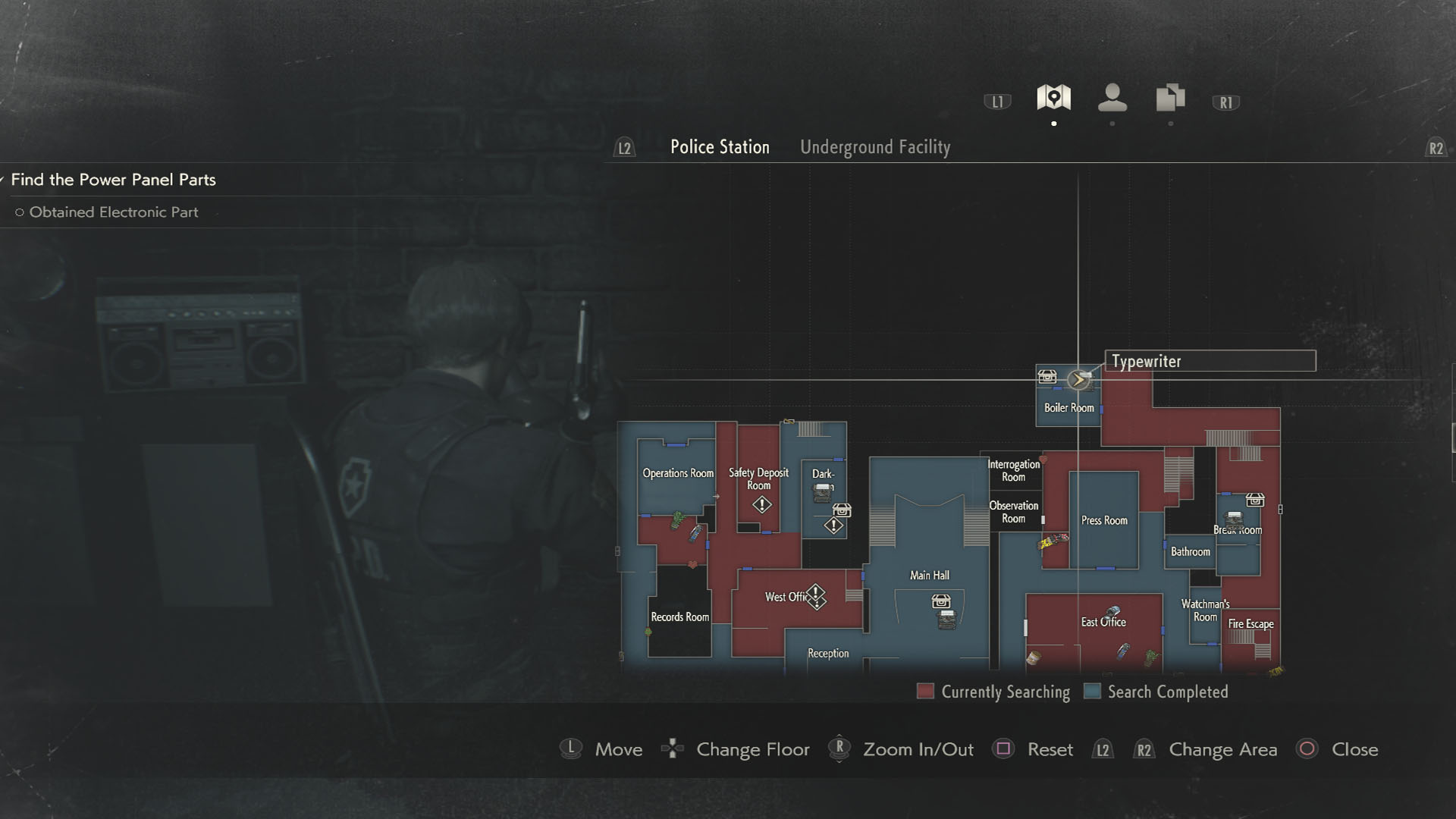Click the red Currently Searching legend swatch
This screenshot has height=819, width=1456.
click(x=924, y=691)
